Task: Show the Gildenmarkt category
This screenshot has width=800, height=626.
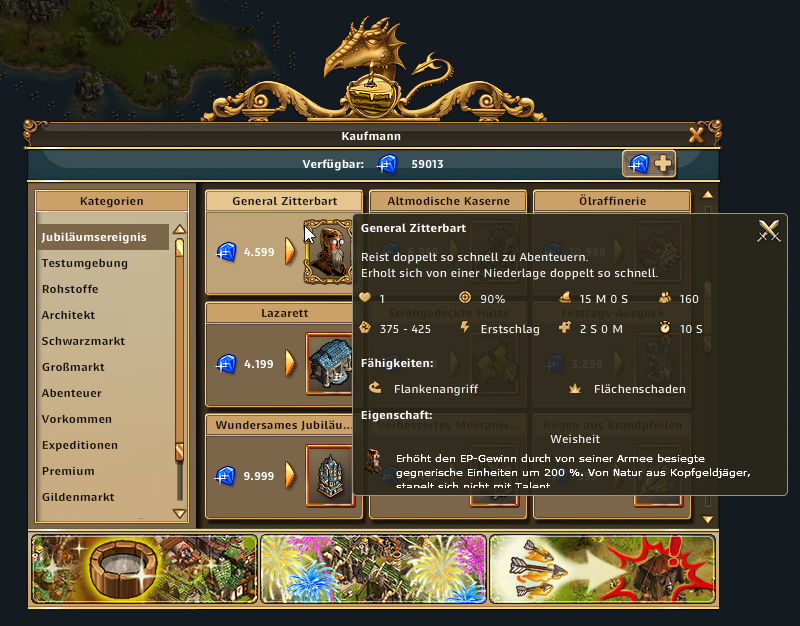Action: [x=78, y=497]
